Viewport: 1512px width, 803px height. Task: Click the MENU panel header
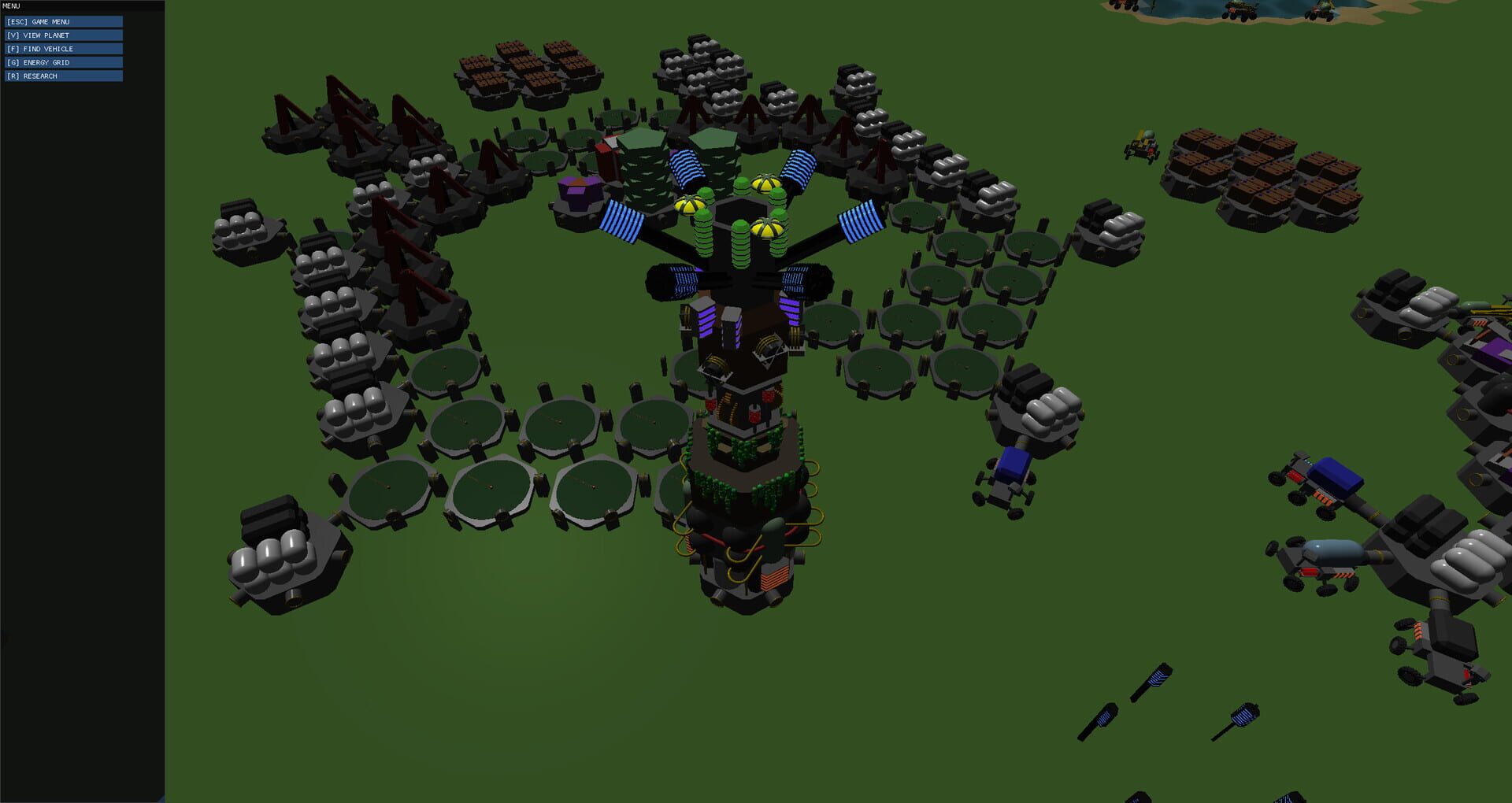[11, 6]
